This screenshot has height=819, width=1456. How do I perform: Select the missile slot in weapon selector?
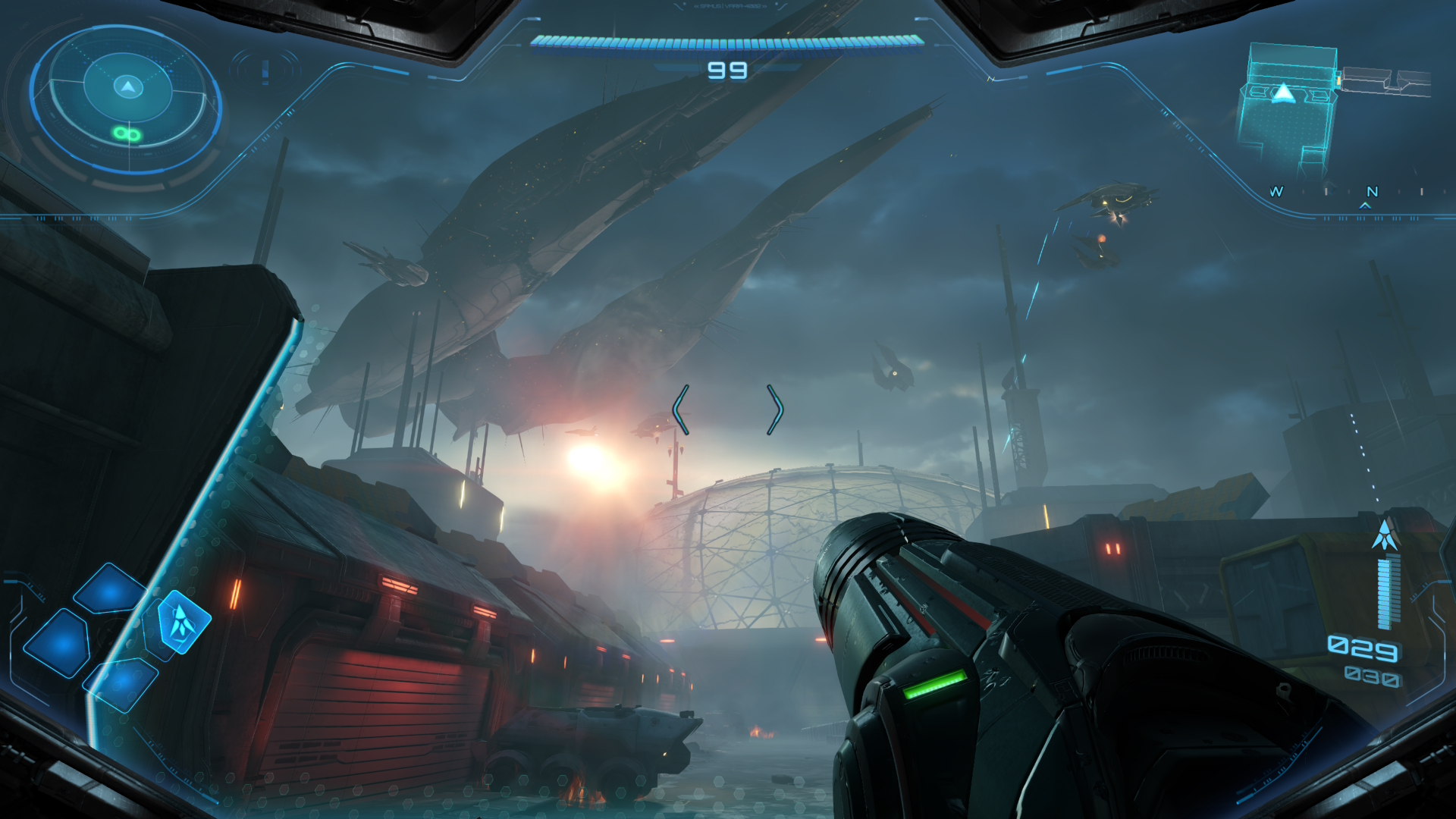pos(182,622)
